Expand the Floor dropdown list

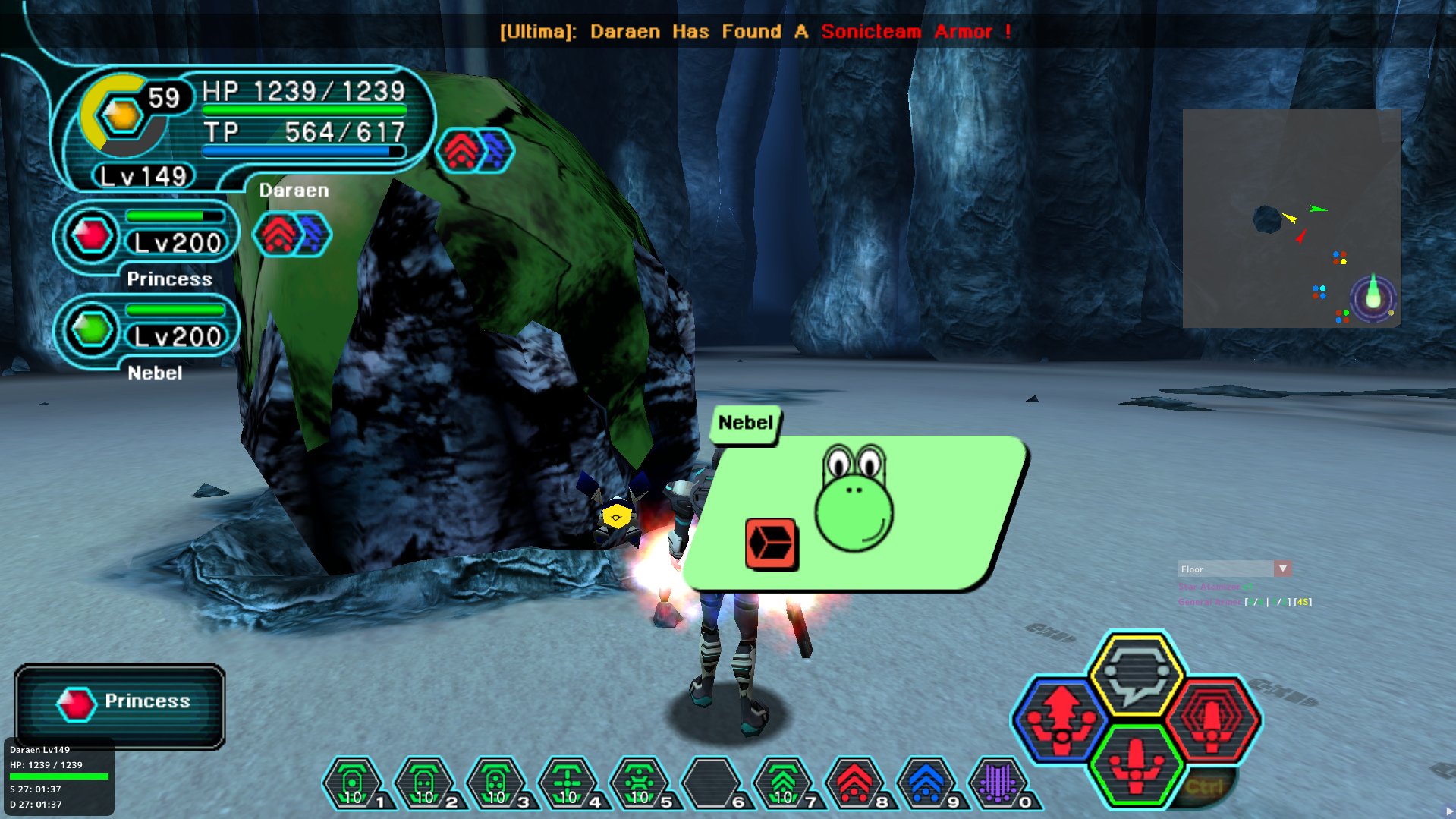pyautogui.click(x=1282, y=569)
